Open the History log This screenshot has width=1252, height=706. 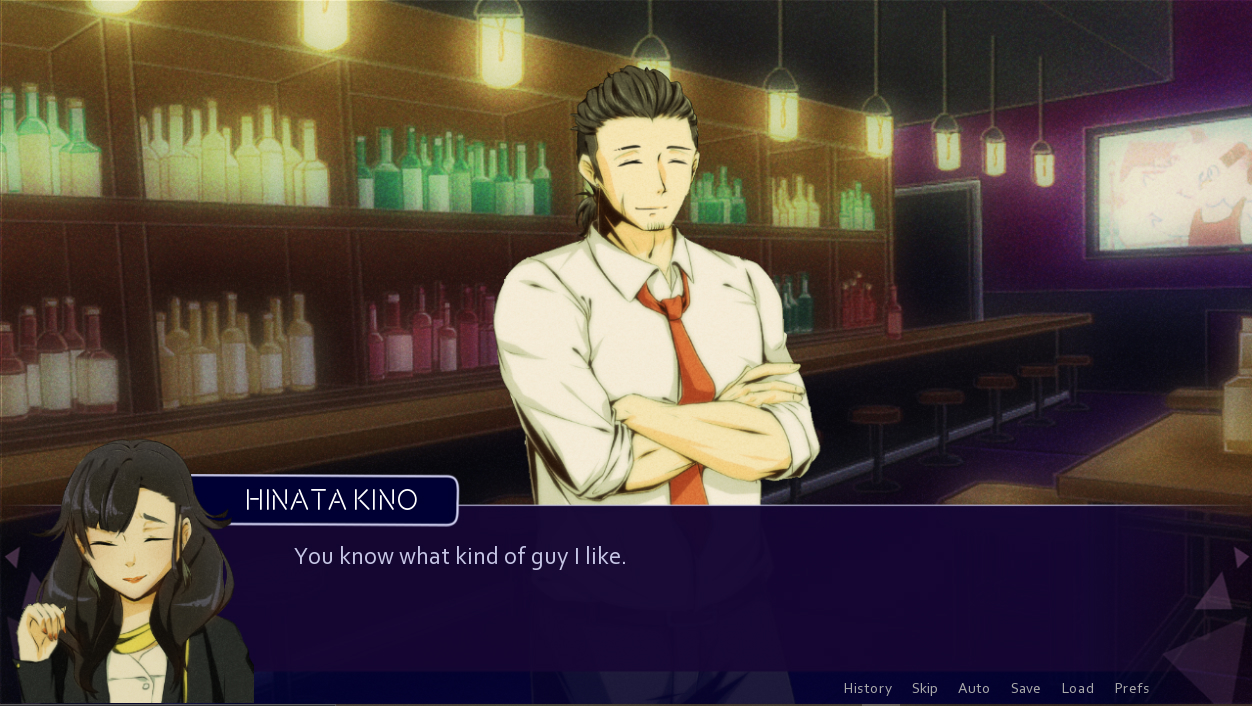pos(867,688)
